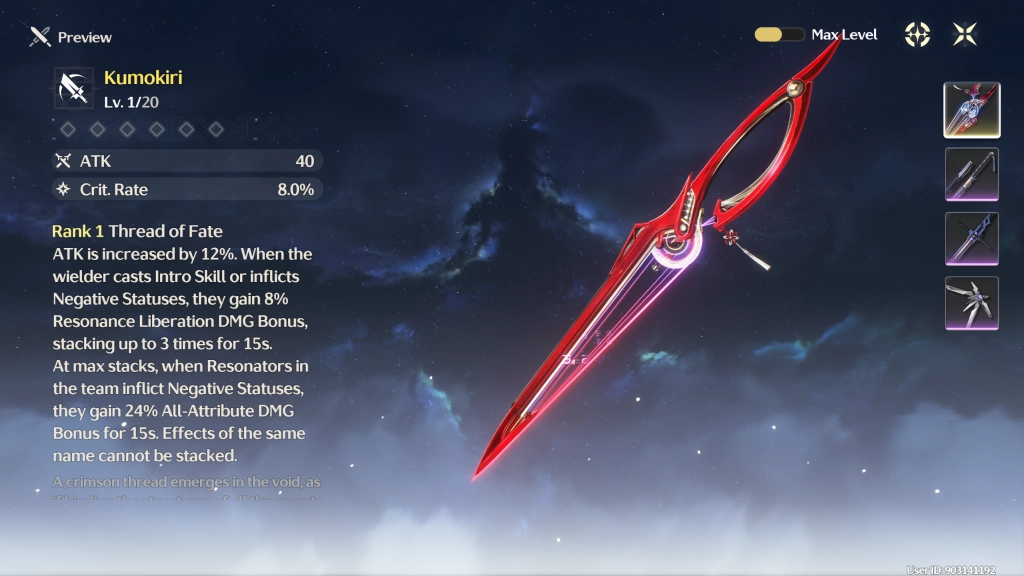Viewport: 1024px width, 576px height.
Task: Click the circular four-point star icon
Action: pyautogui.click(x=917, y=34)
